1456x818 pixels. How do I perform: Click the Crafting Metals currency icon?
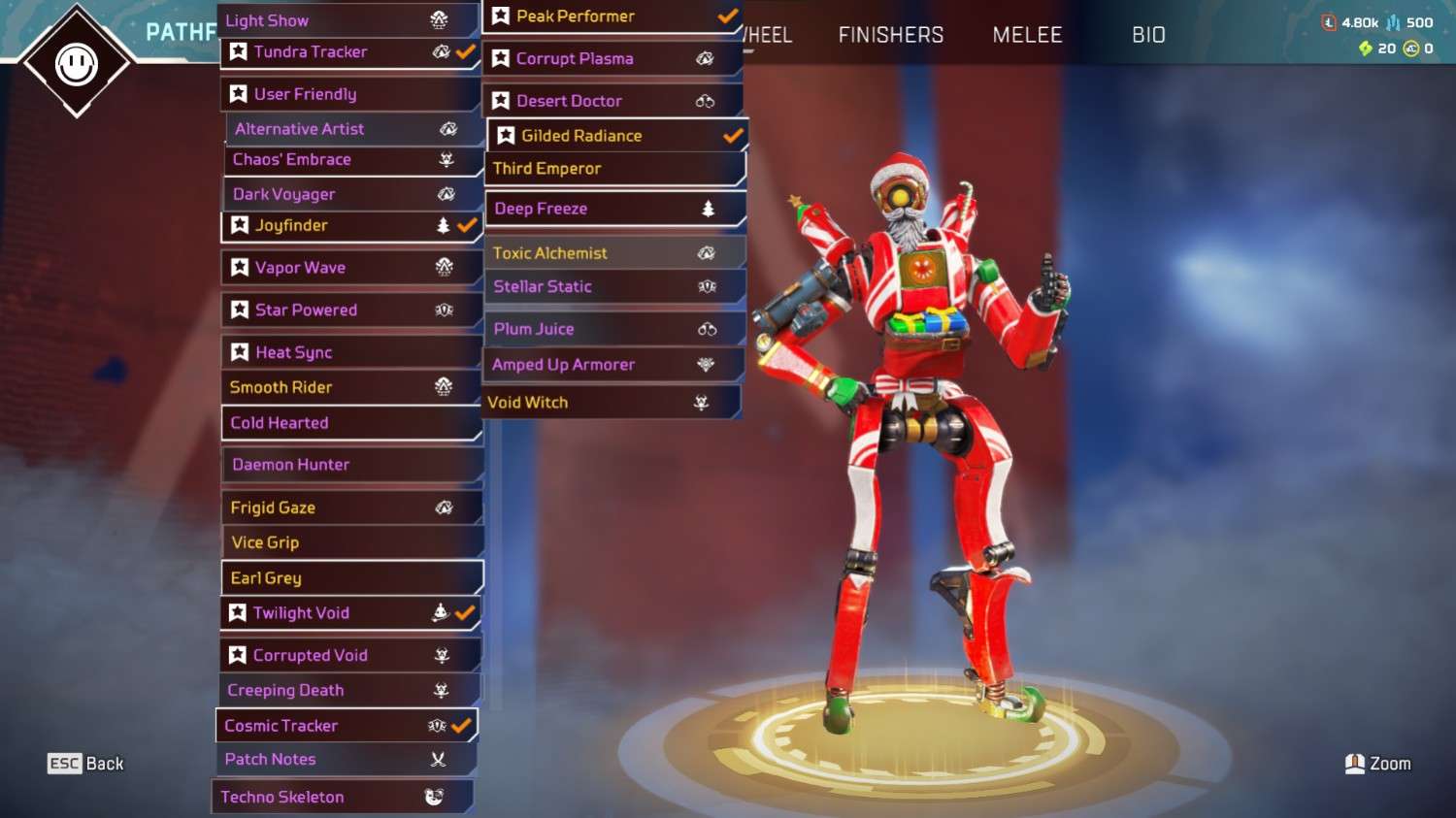pos(1393,22)
